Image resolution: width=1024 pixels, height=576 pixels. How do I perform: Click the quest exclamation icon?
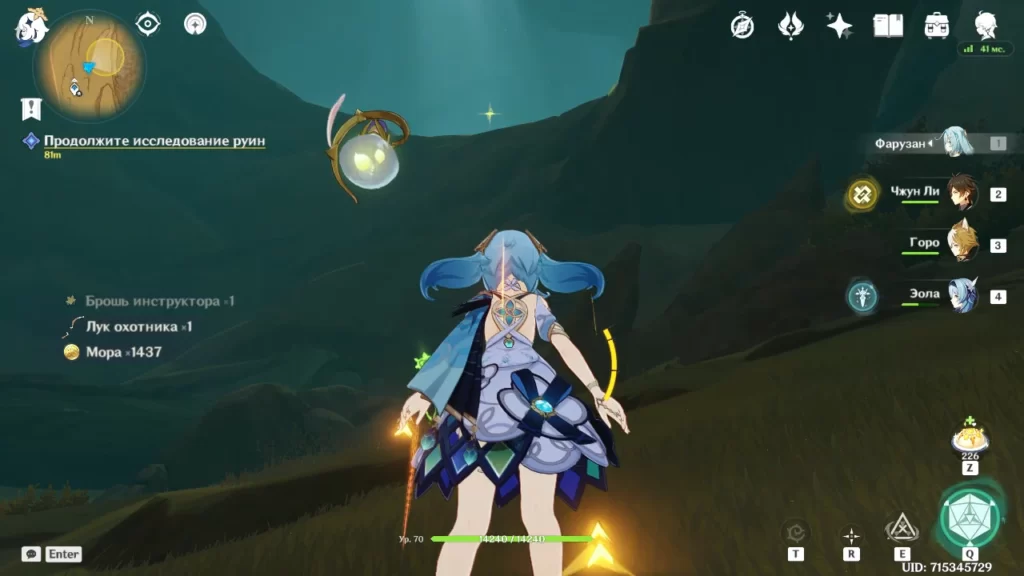tap(31, 109)
